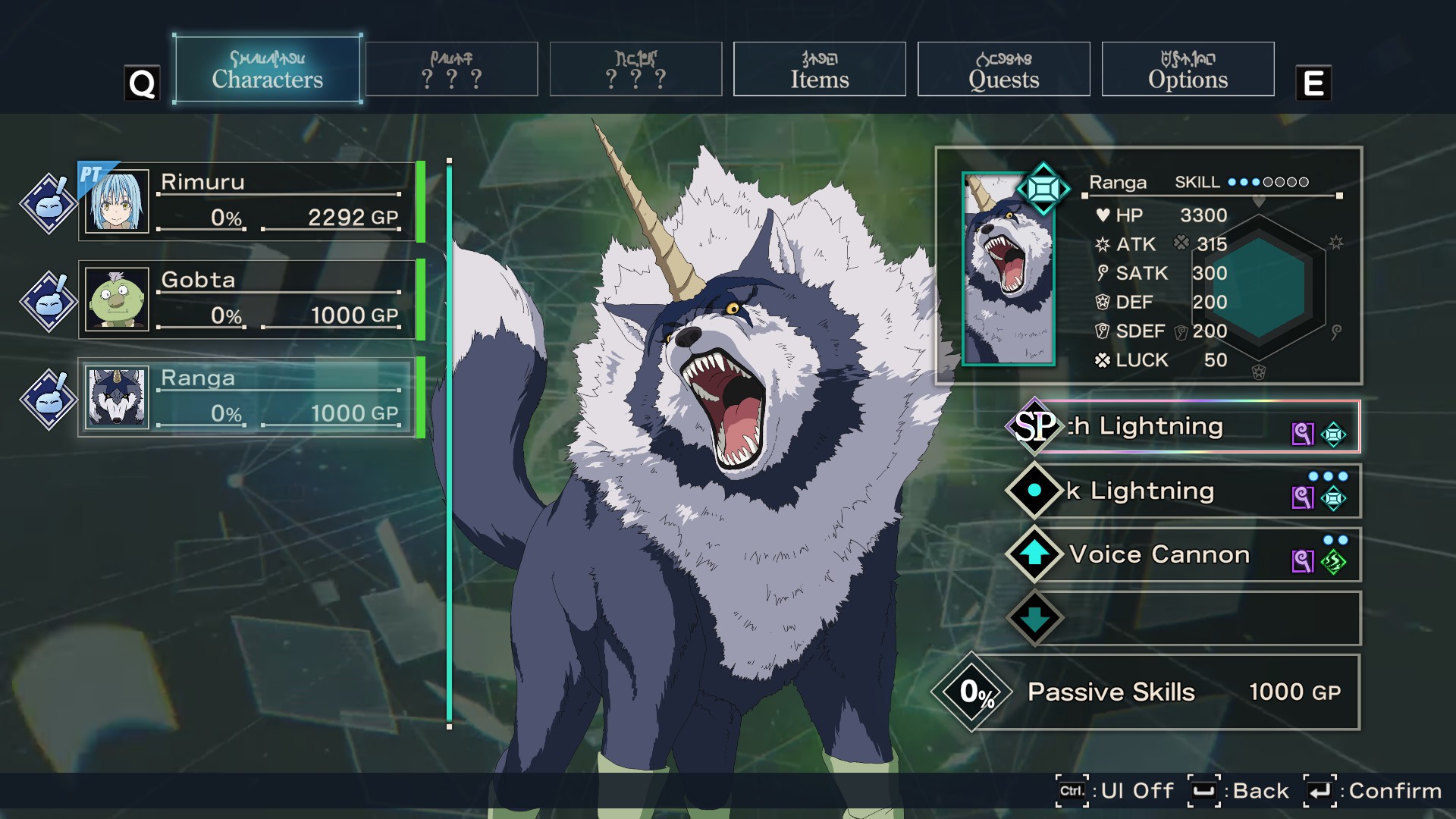Image resolution: width=1456 pixels, height=819 pixels.
Task: Click Rimuru's slime emblem icon
Action: click(x=49, y=203)
